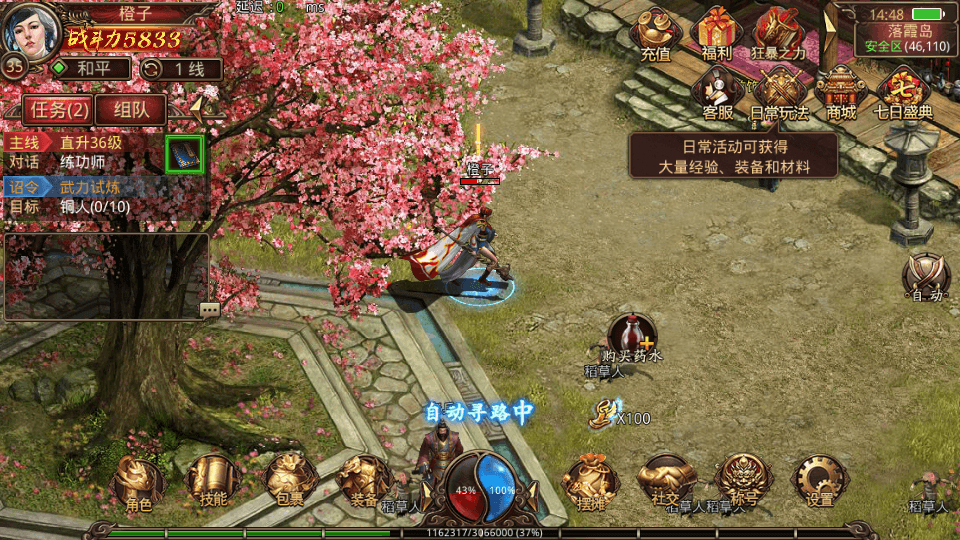Change the 和平 peace combat mode
This screenshot has height=540, width=960.
(91, 69)
